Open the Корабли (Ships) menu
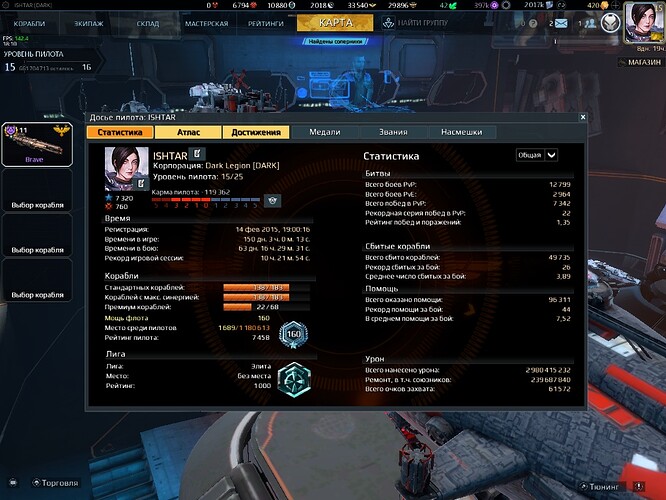Screen dimensions: 666x500 [30, 23]
